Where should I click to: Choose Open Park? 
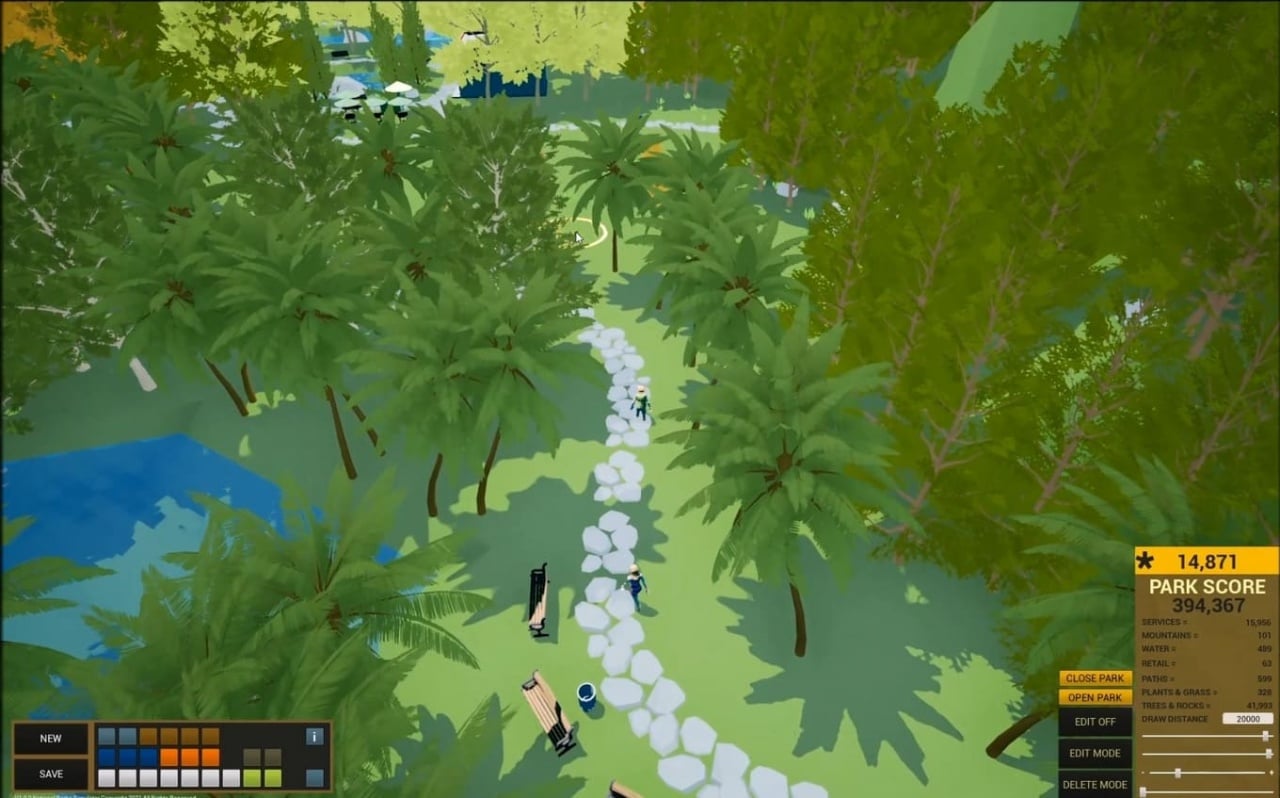[1095, 697]
